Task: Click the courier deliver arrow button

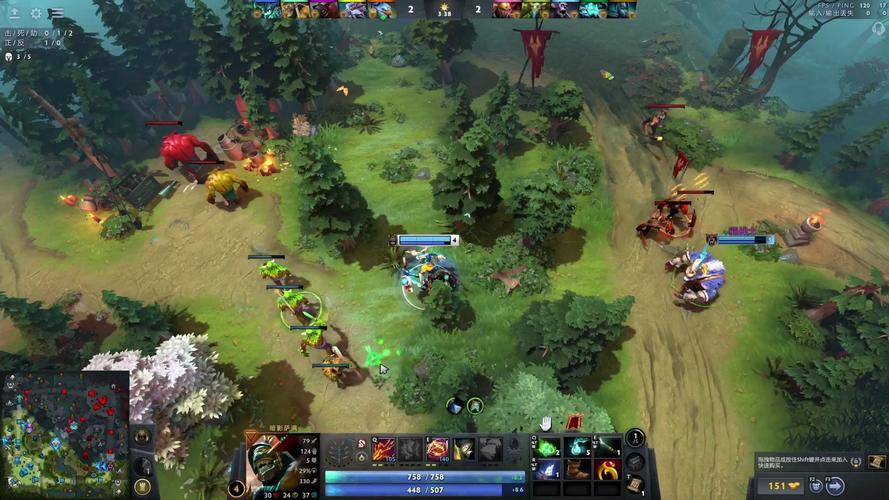Action: click(836, 486)
